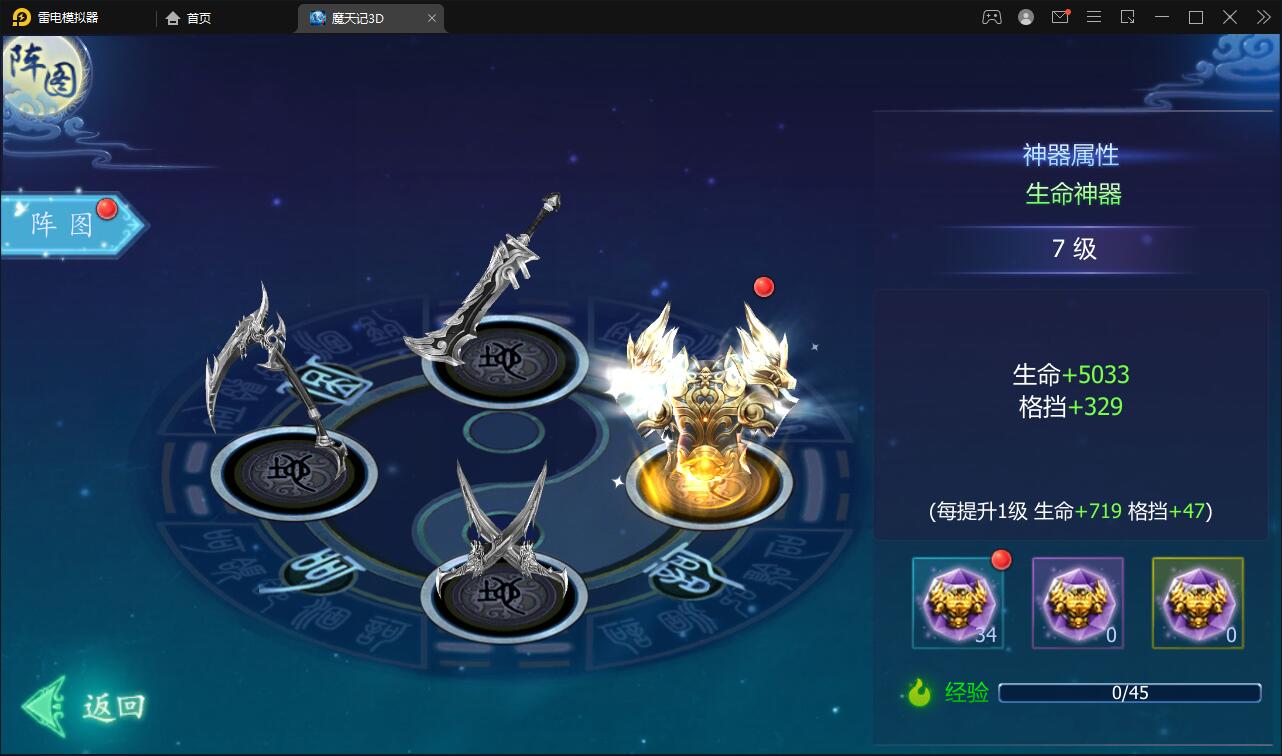Click the green flame experience icon
The image size is (1282, 756).
(x=934, y=691)
